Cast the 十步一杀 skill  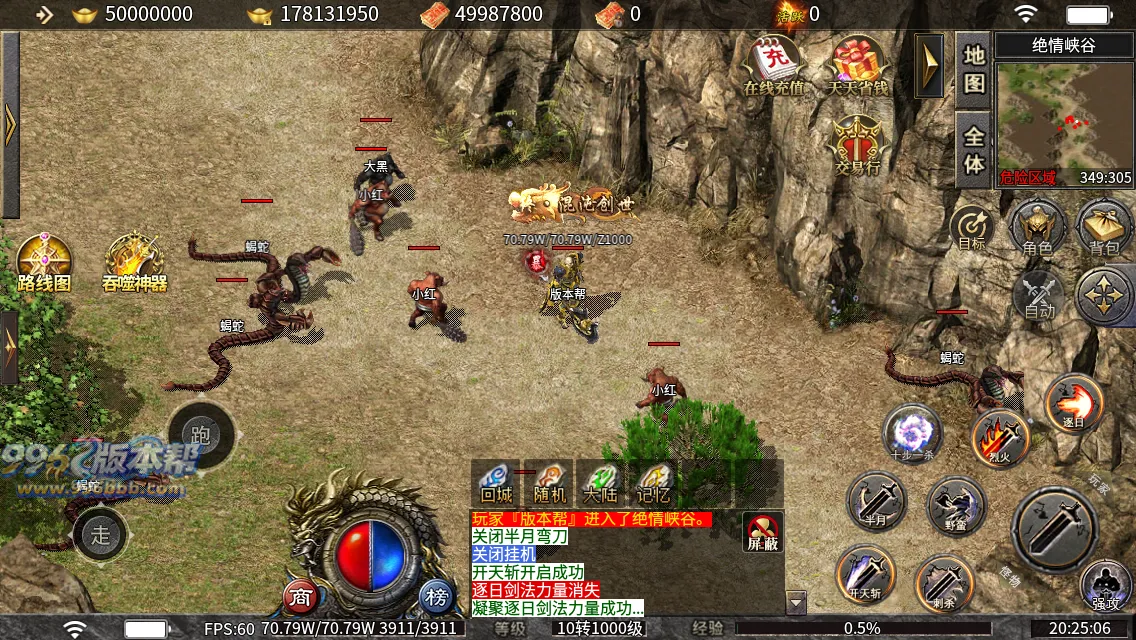click(911, 432)
